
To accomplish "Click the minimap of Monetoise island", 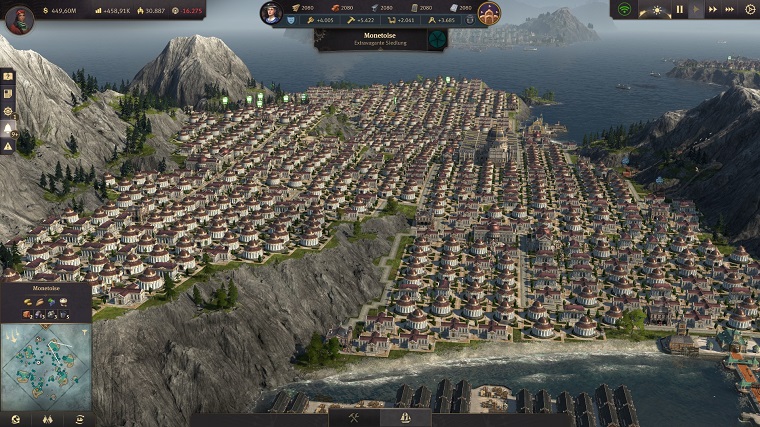I will (46, 365).
